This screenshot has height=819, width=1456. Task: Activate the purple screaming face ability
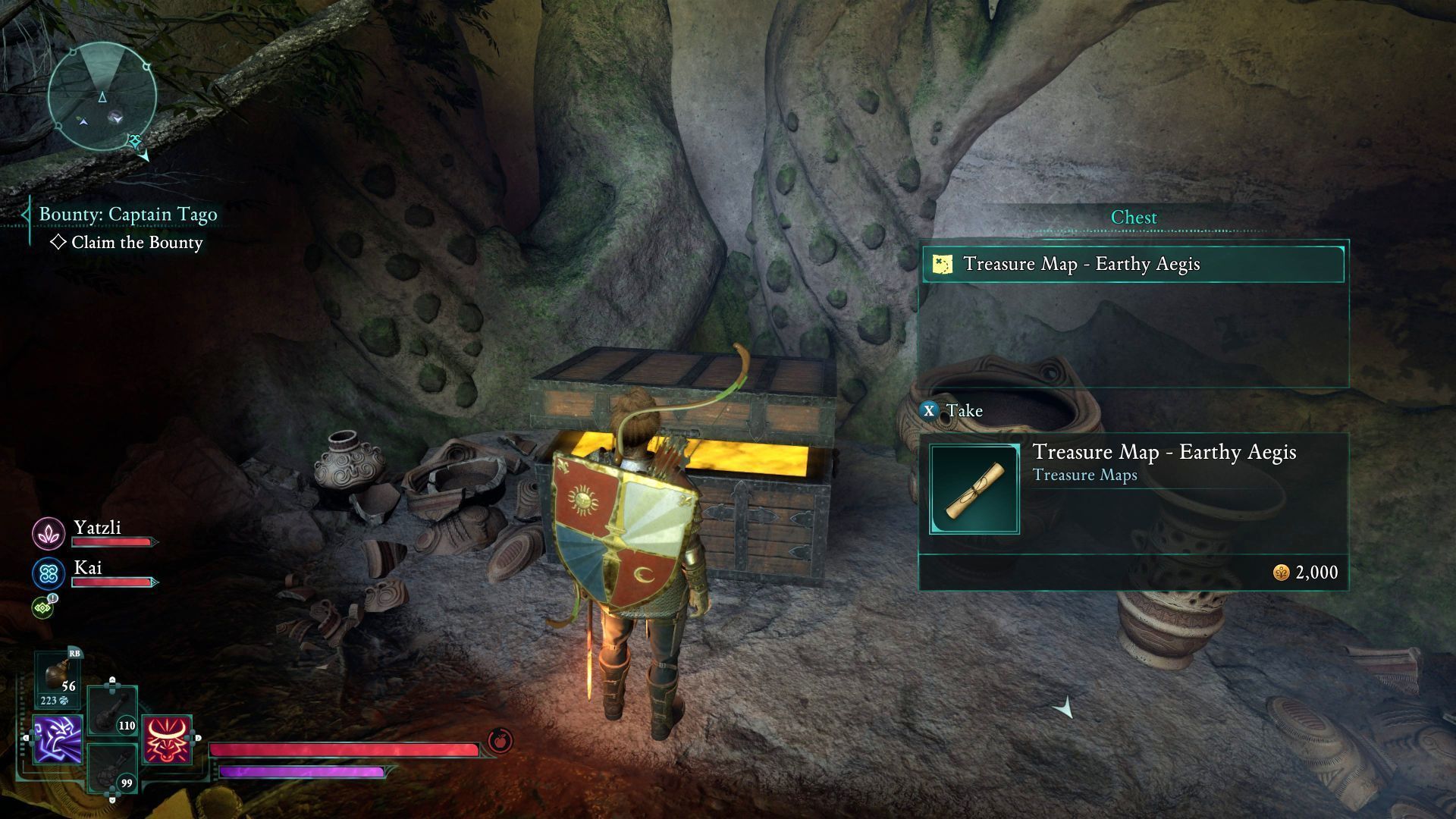click(x=58, y=739)
